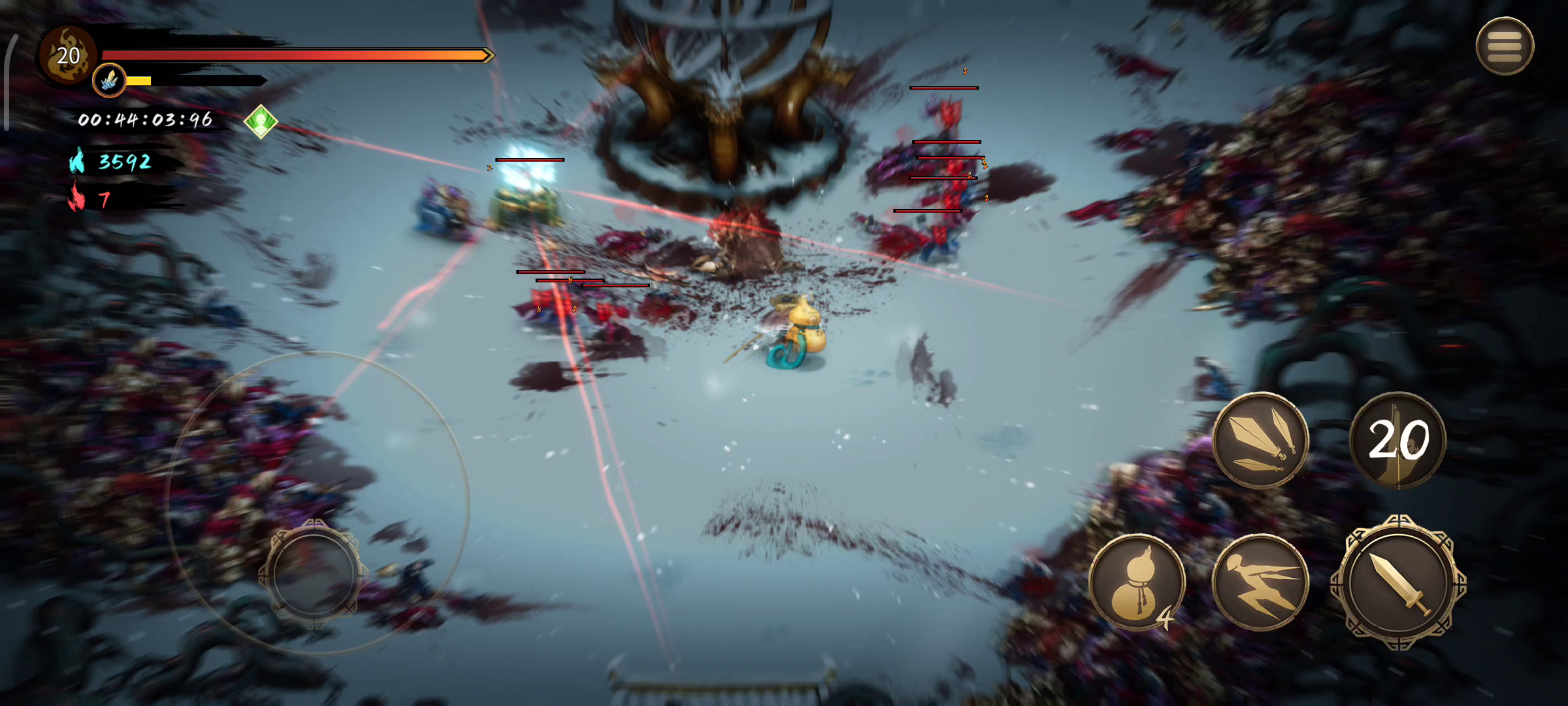Image resolution: width=1568 pixels, height=706 pixels.
Task: Tap the sword attack button
Action: point(1398,582)
